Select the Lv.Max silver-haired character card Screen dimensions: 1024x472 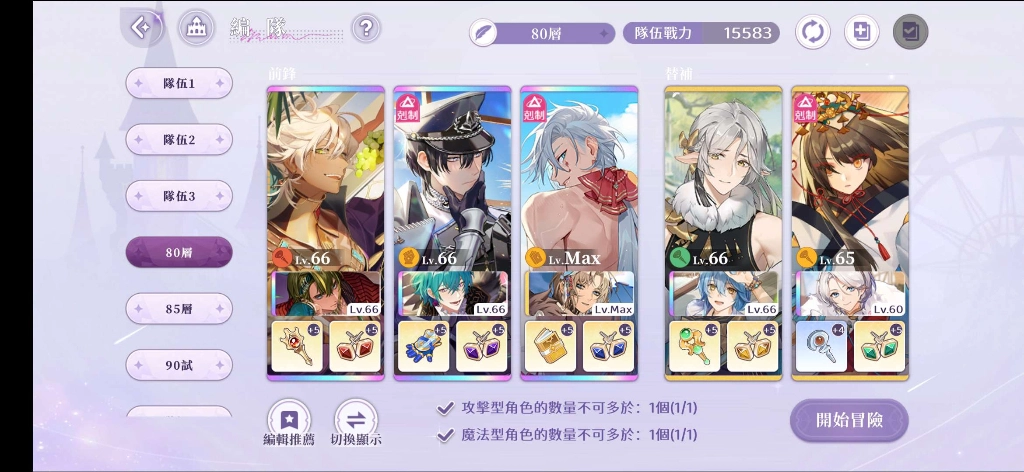click(x=579, y=180)
